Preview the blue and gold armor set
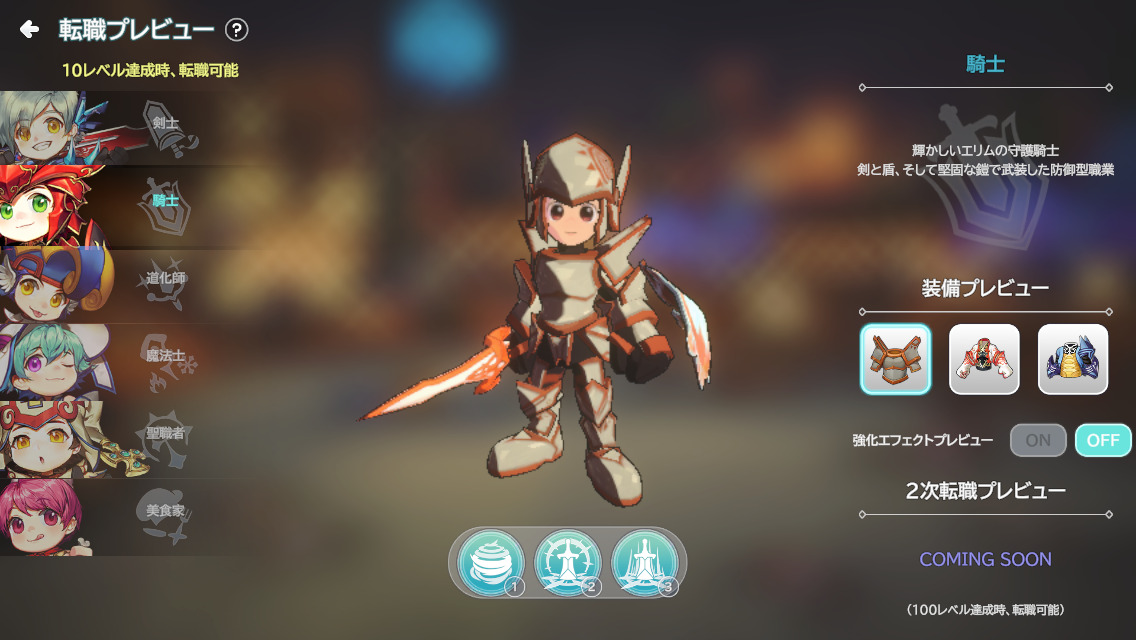 pos(1073,359)
